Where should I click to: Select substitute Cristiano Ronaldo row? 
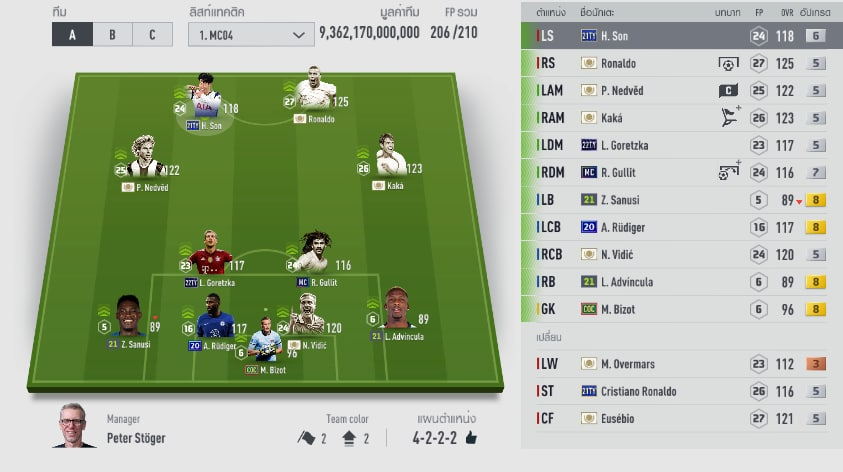680,391
